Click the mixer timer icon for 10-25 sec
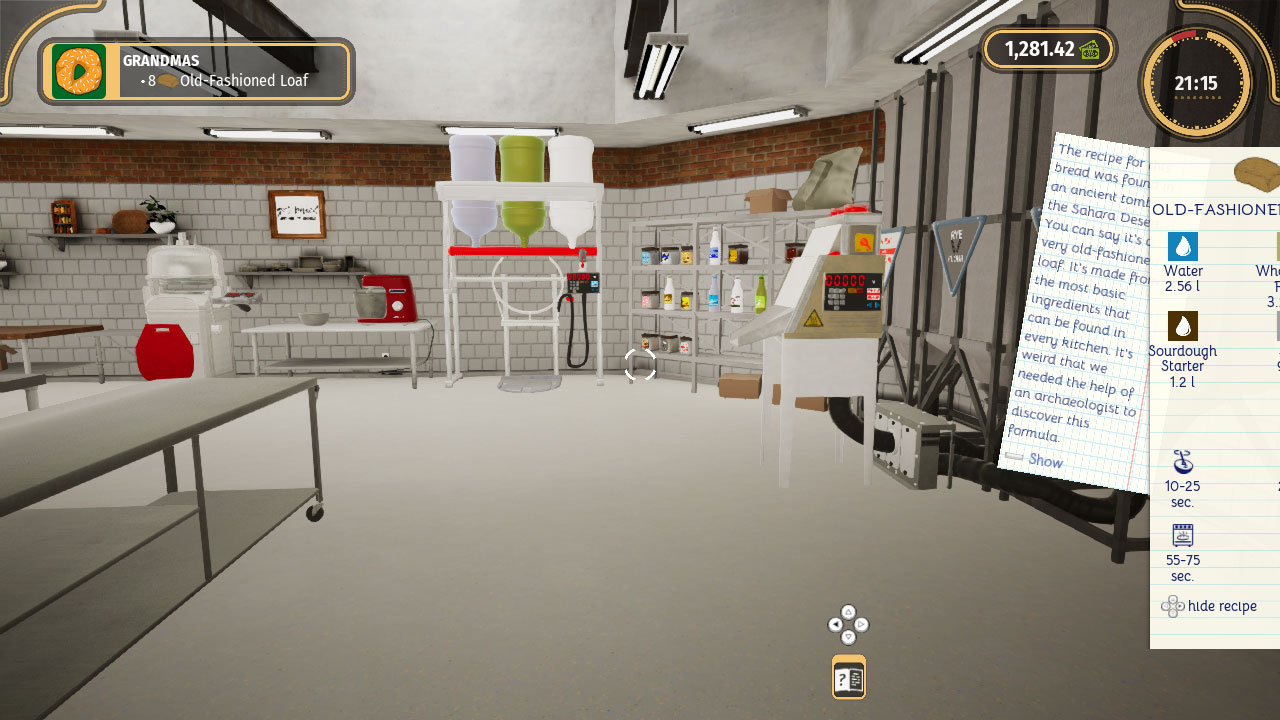 (1182, 460)
